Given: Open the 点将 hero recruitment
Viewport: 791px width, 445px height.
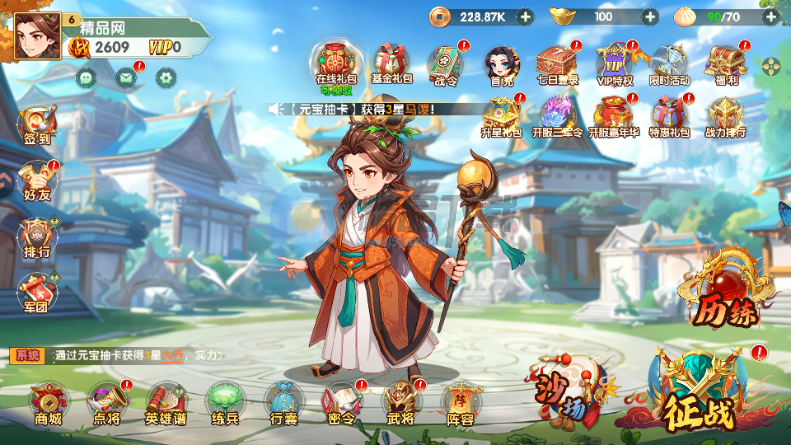Looking at the screenshot, I should [106, 403].
